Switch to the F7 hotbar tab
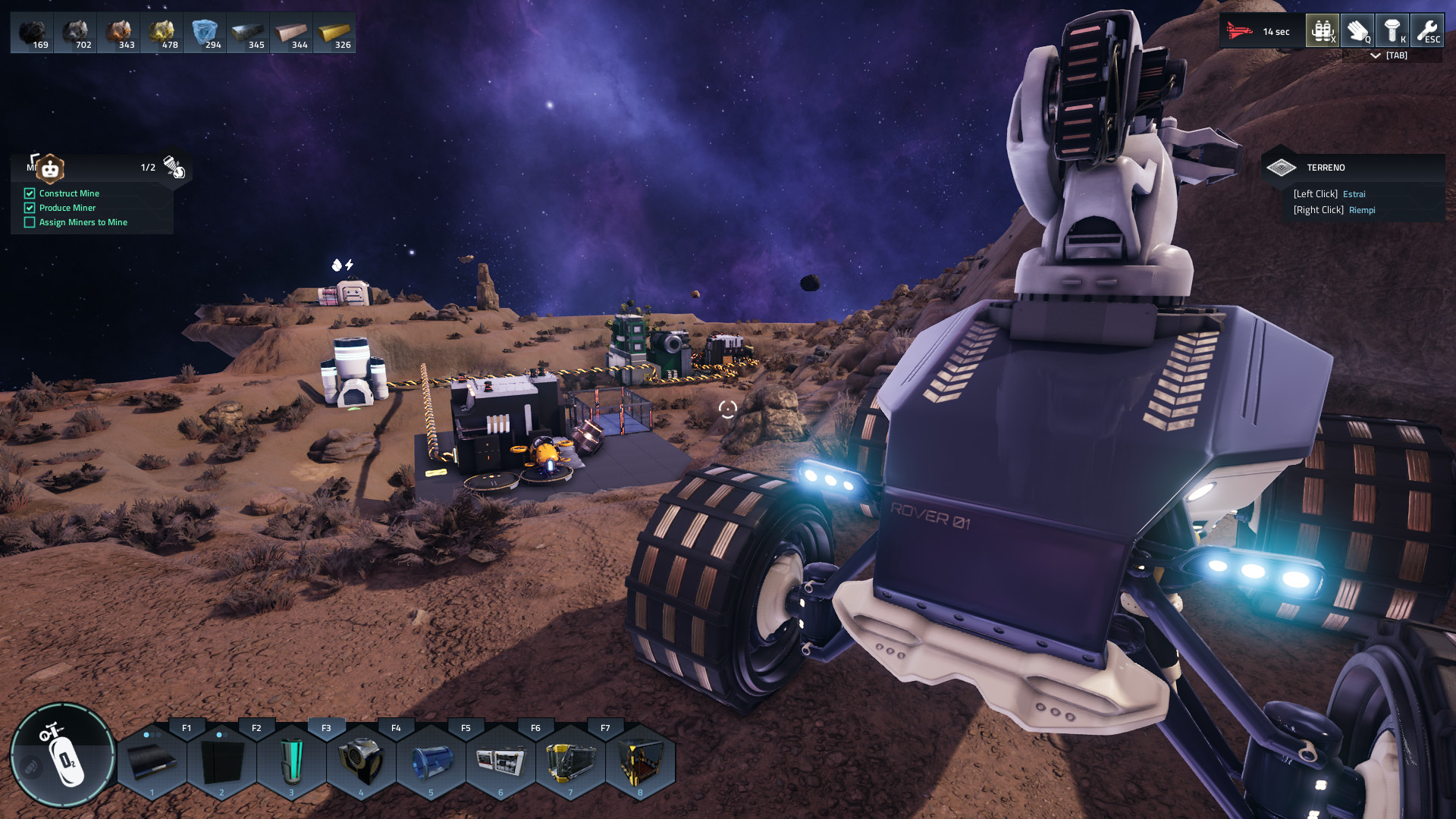Viewport: 1456px width, 819px height. pos(606,726)
